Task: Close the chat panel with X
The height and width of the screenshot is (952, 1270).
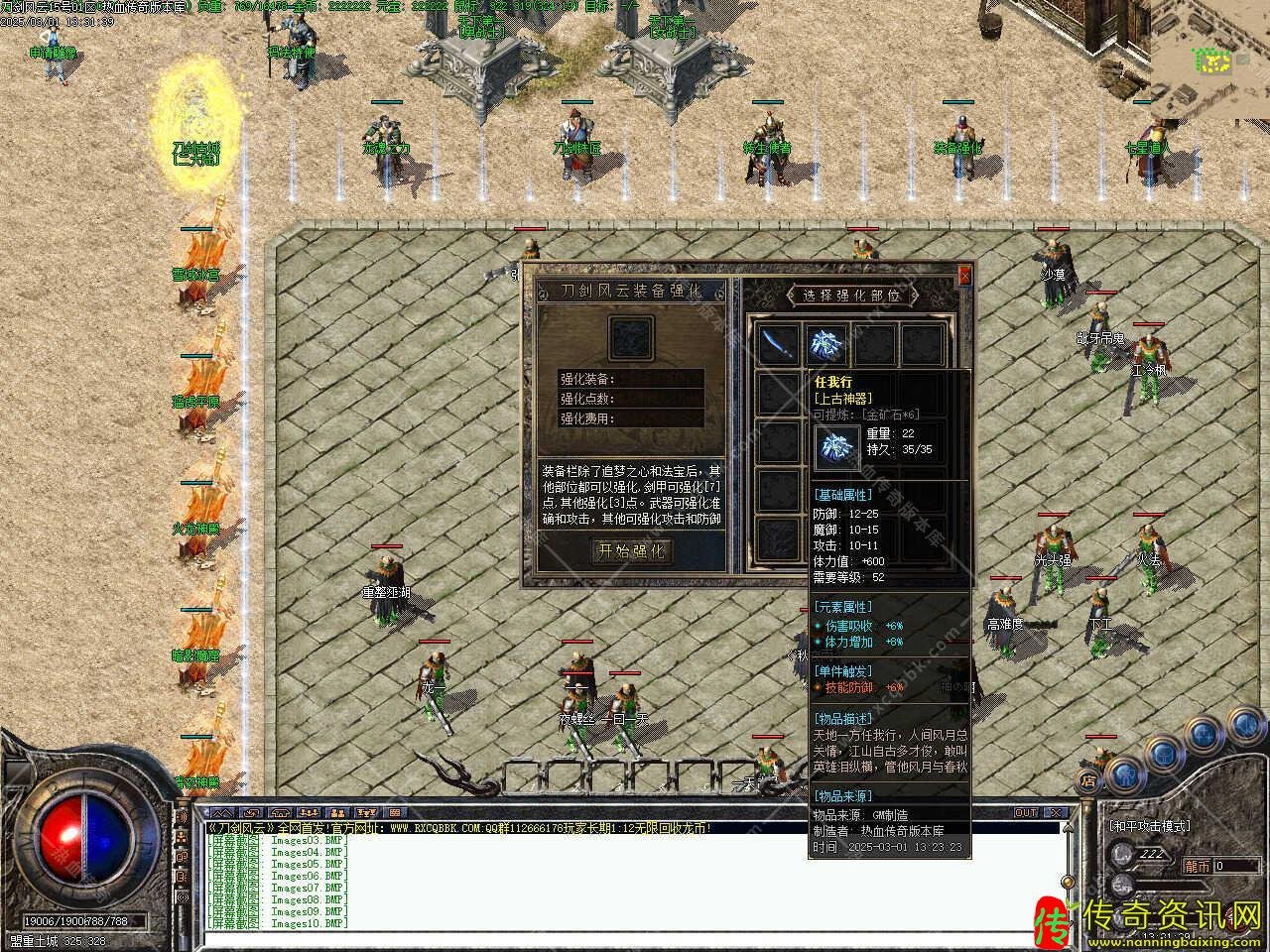Action: tap(1056, 813)
